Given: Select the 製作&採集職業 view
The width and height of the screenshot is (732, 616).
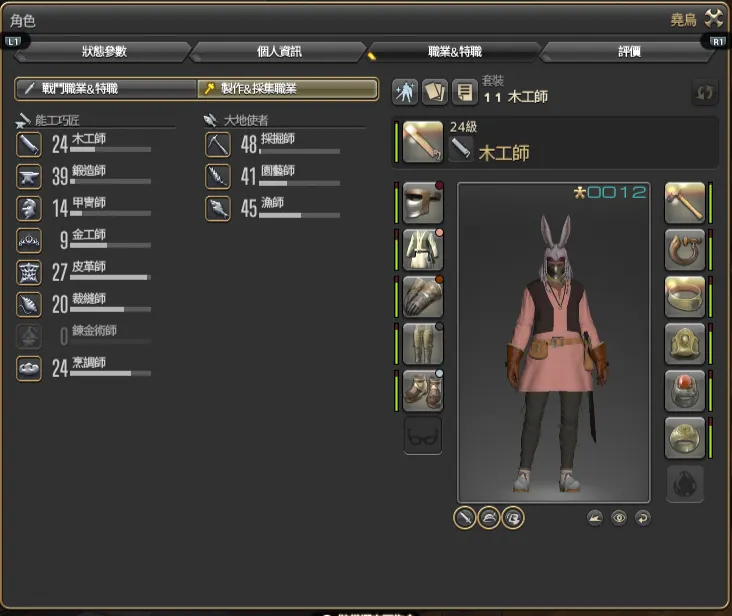Looking at the screenshot, I should [288, 89].
